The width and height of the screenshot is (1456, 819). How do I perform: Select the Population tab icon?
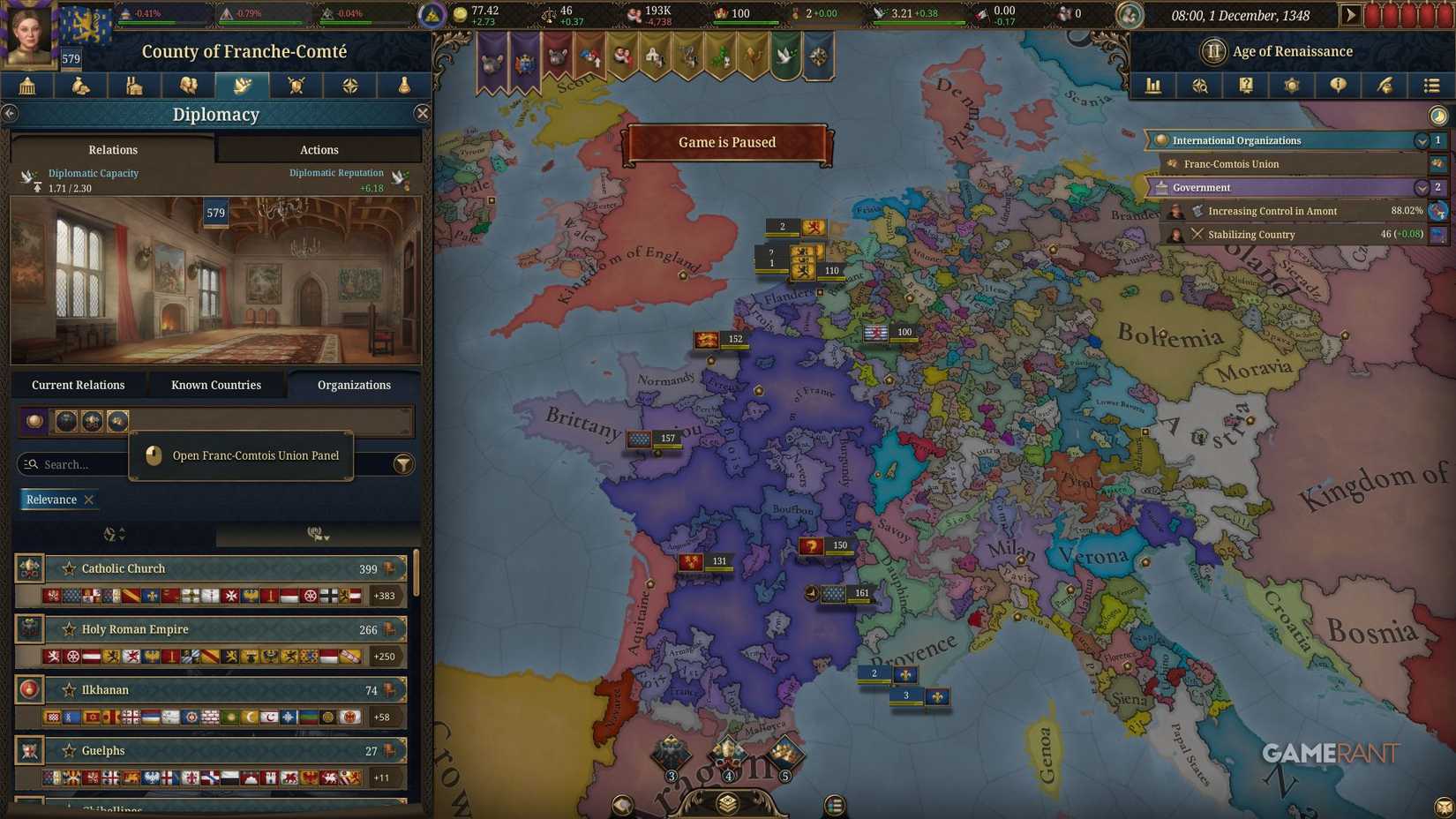point(188,86)
